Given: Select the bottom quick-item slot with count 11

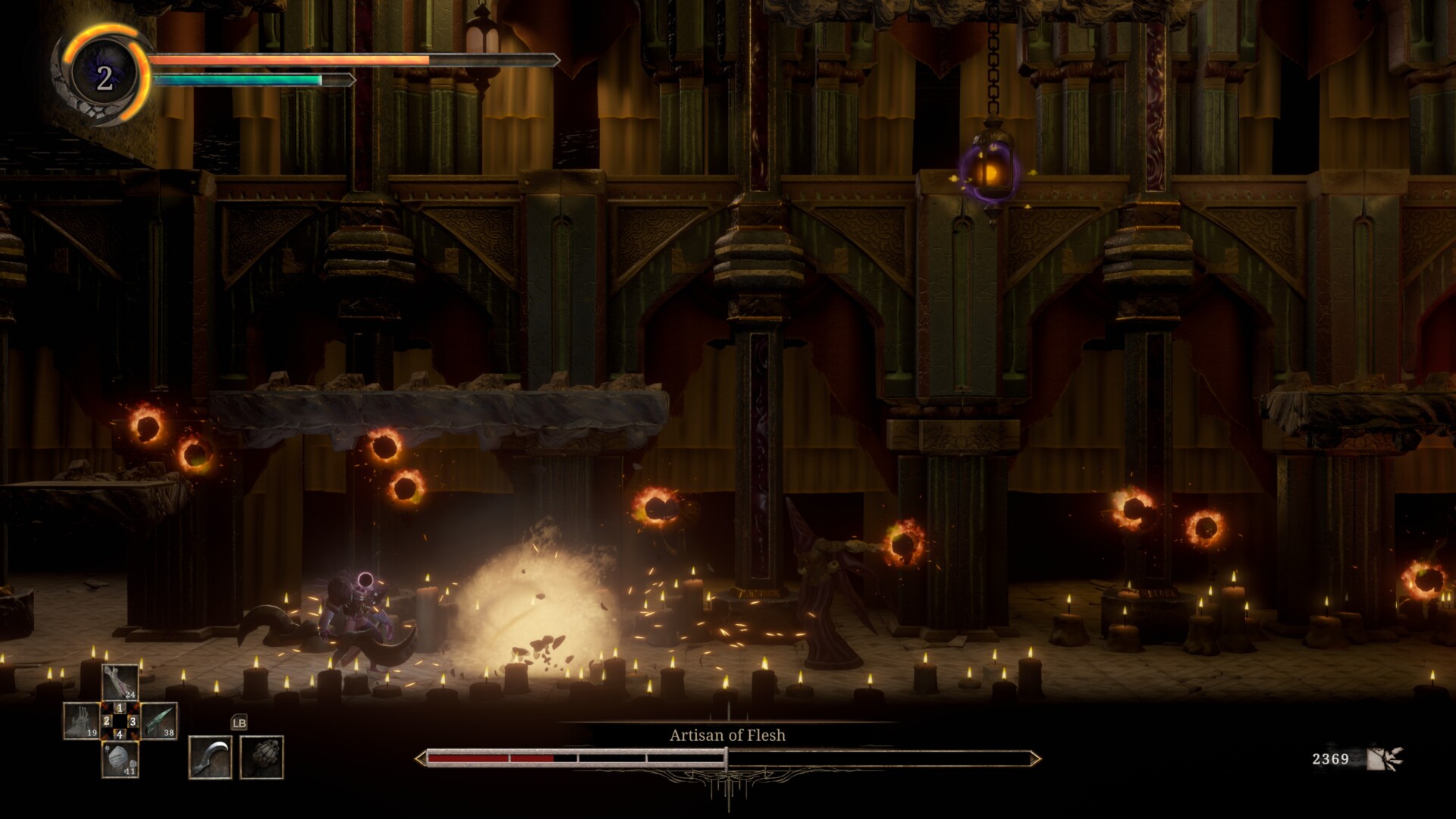Looking at the screenshot, I should pos(120,759).
